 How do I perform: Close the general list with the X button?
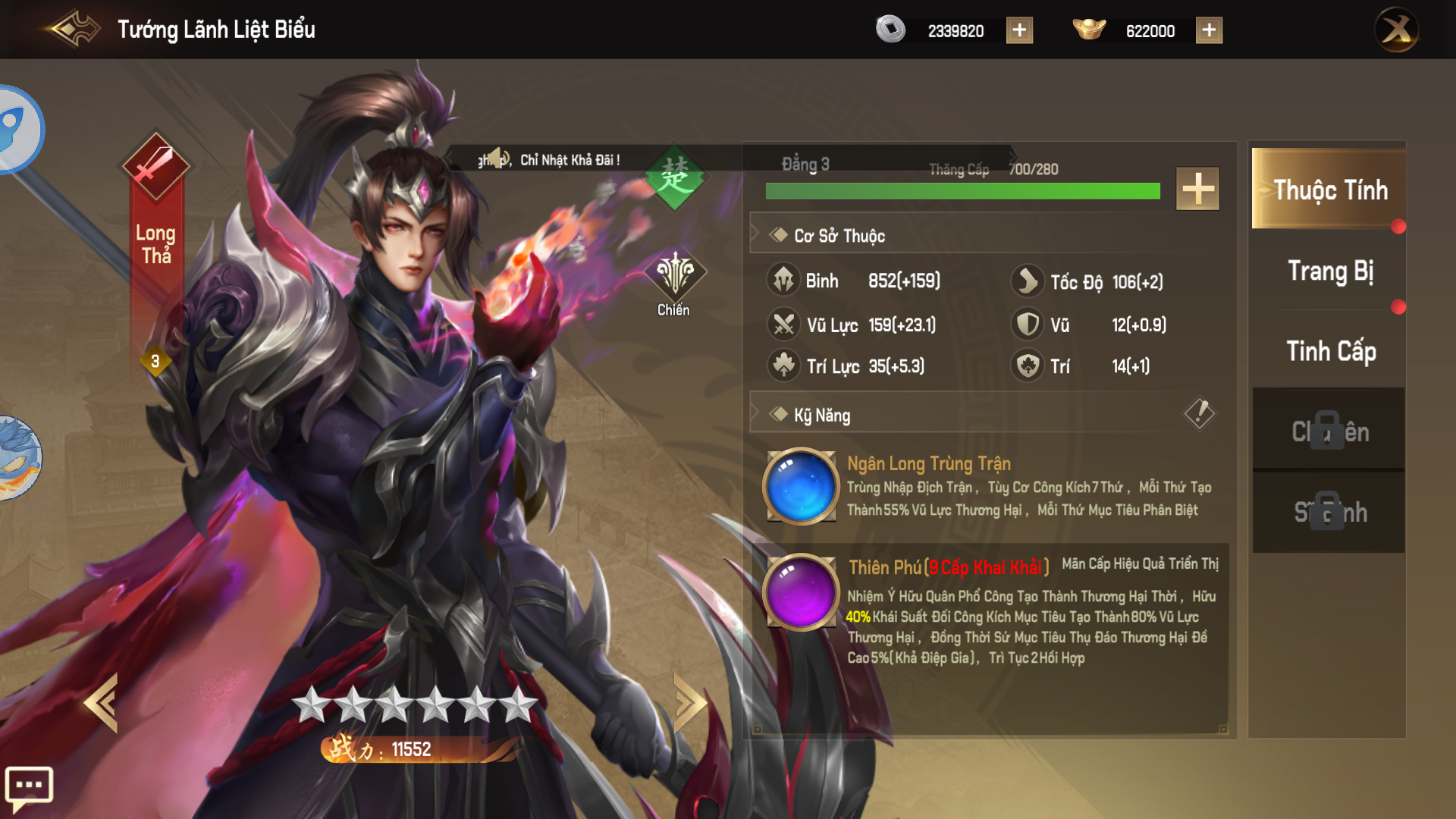1396,30
